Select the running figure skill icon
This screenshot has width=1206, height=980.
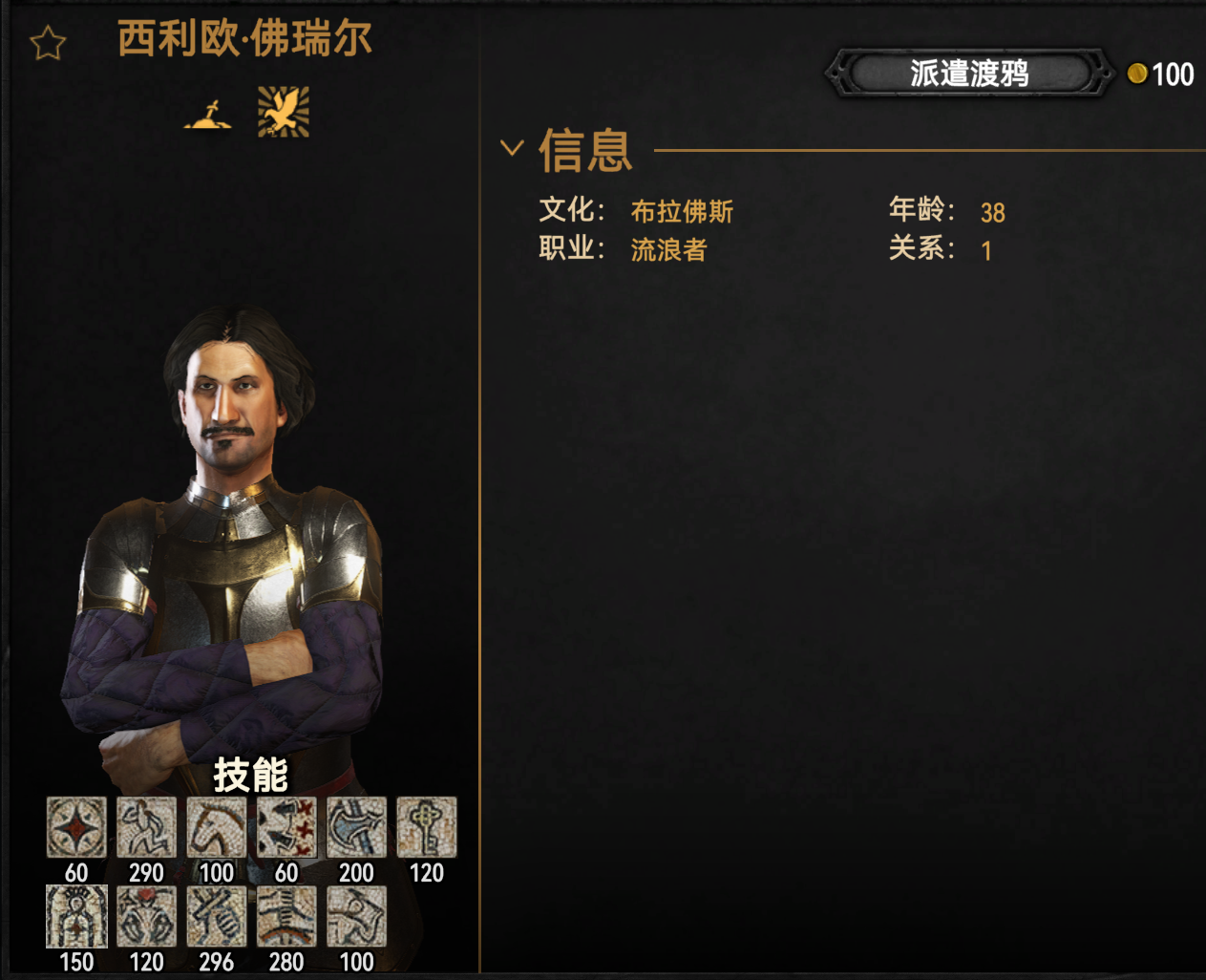[146, 827]
